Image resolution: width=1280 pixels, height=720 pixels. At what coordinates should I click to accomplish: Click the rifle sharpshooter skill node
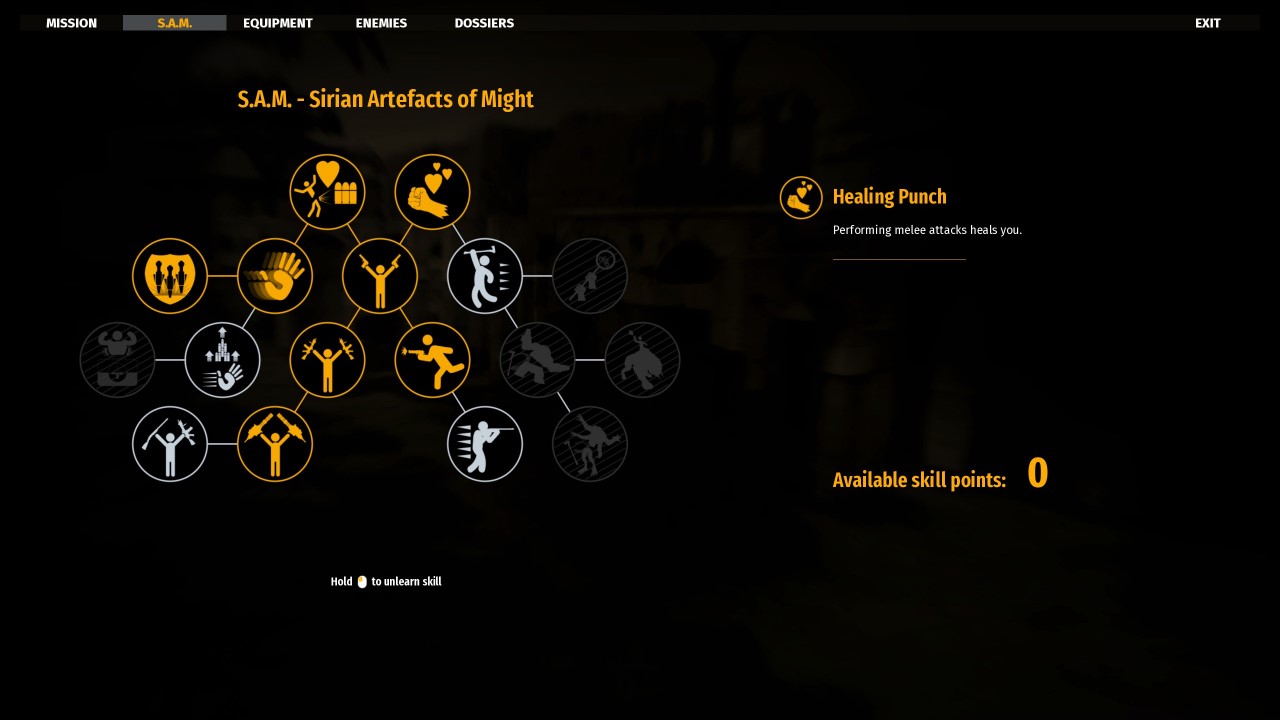coord(485,444)
